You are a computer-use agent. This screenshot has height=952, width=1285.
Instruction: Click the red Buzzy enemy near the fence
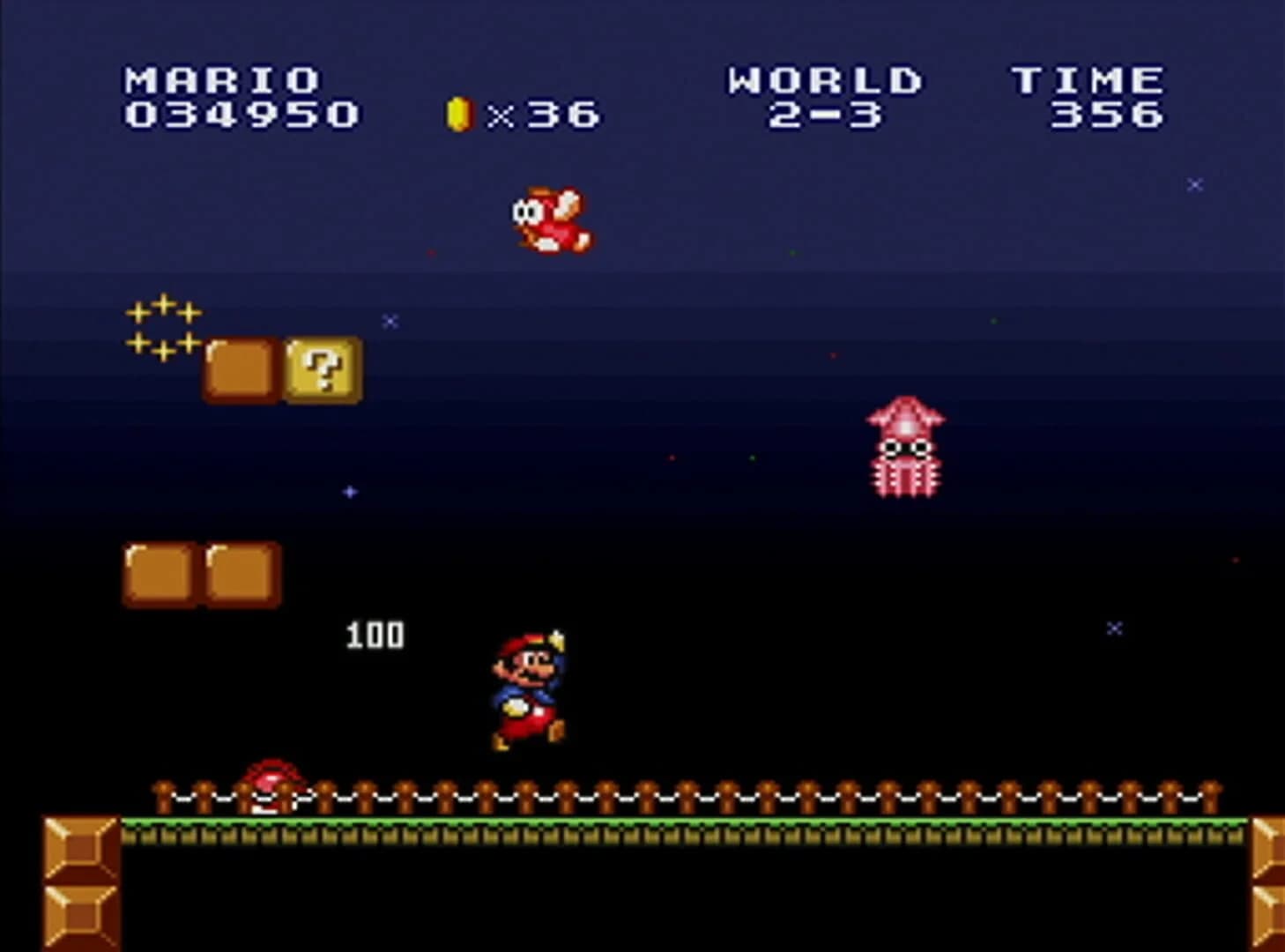pos(273,785)
